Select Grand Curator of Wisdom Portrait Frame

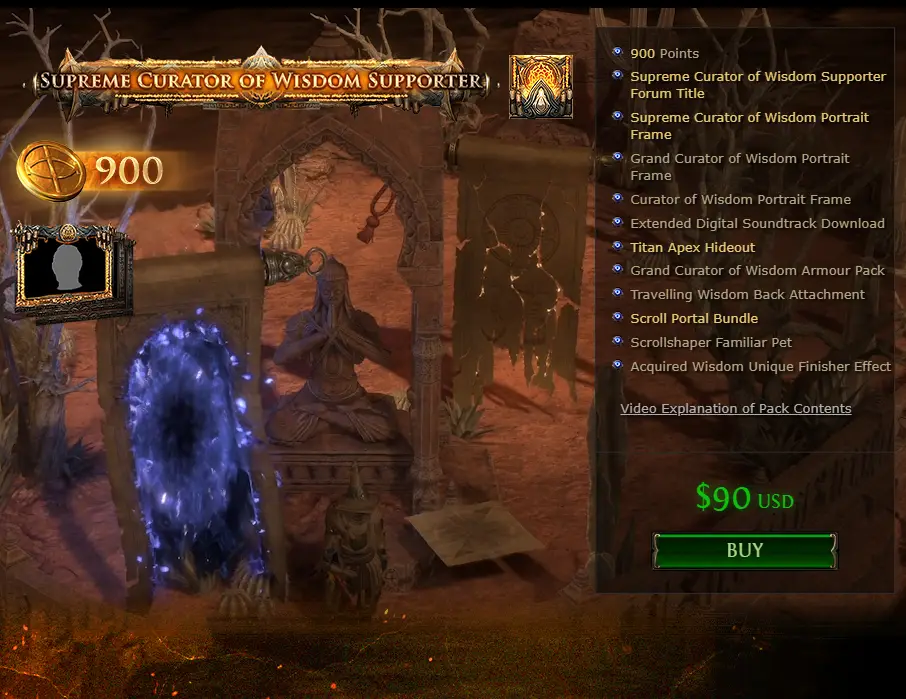[x=739, y=166]
